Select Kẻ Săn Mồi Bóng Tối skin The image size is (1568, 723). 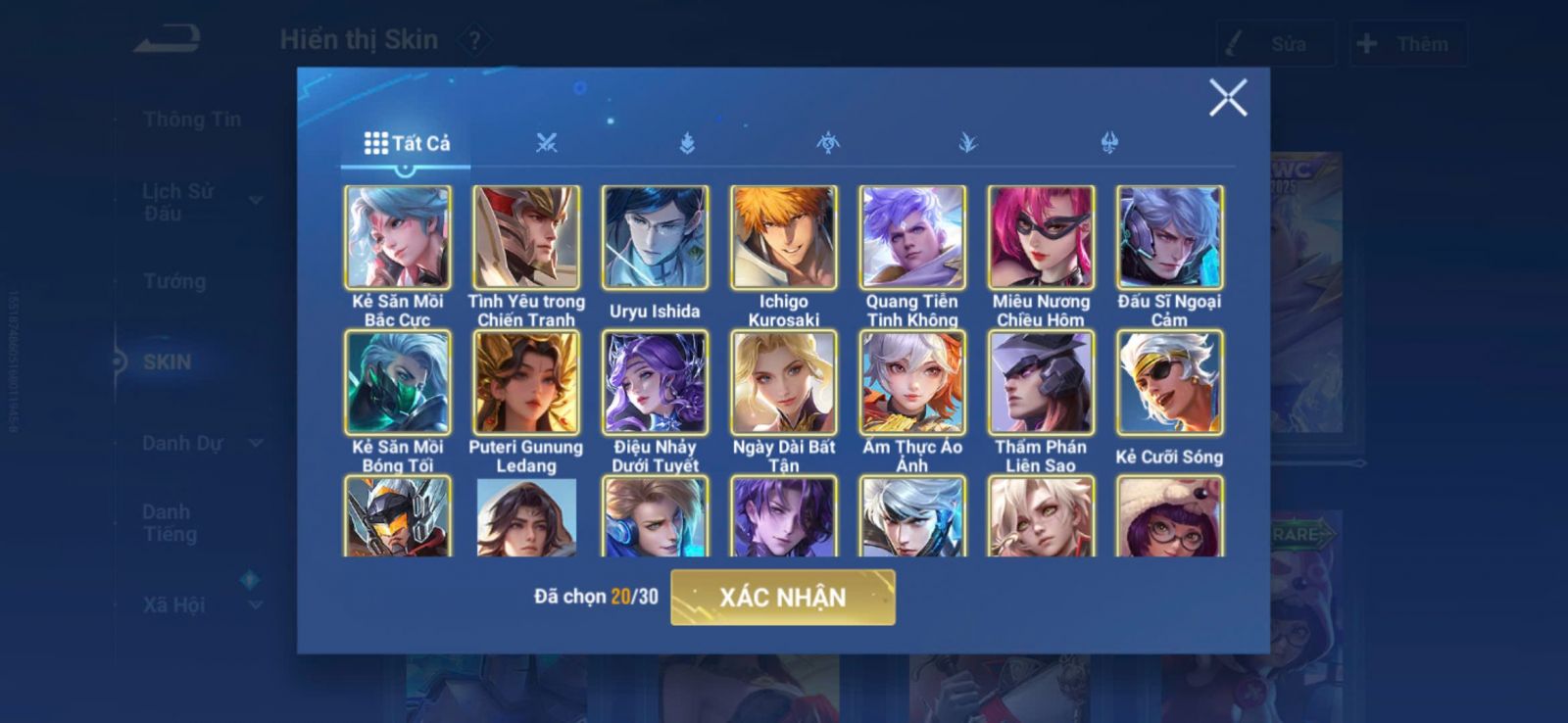398,382
